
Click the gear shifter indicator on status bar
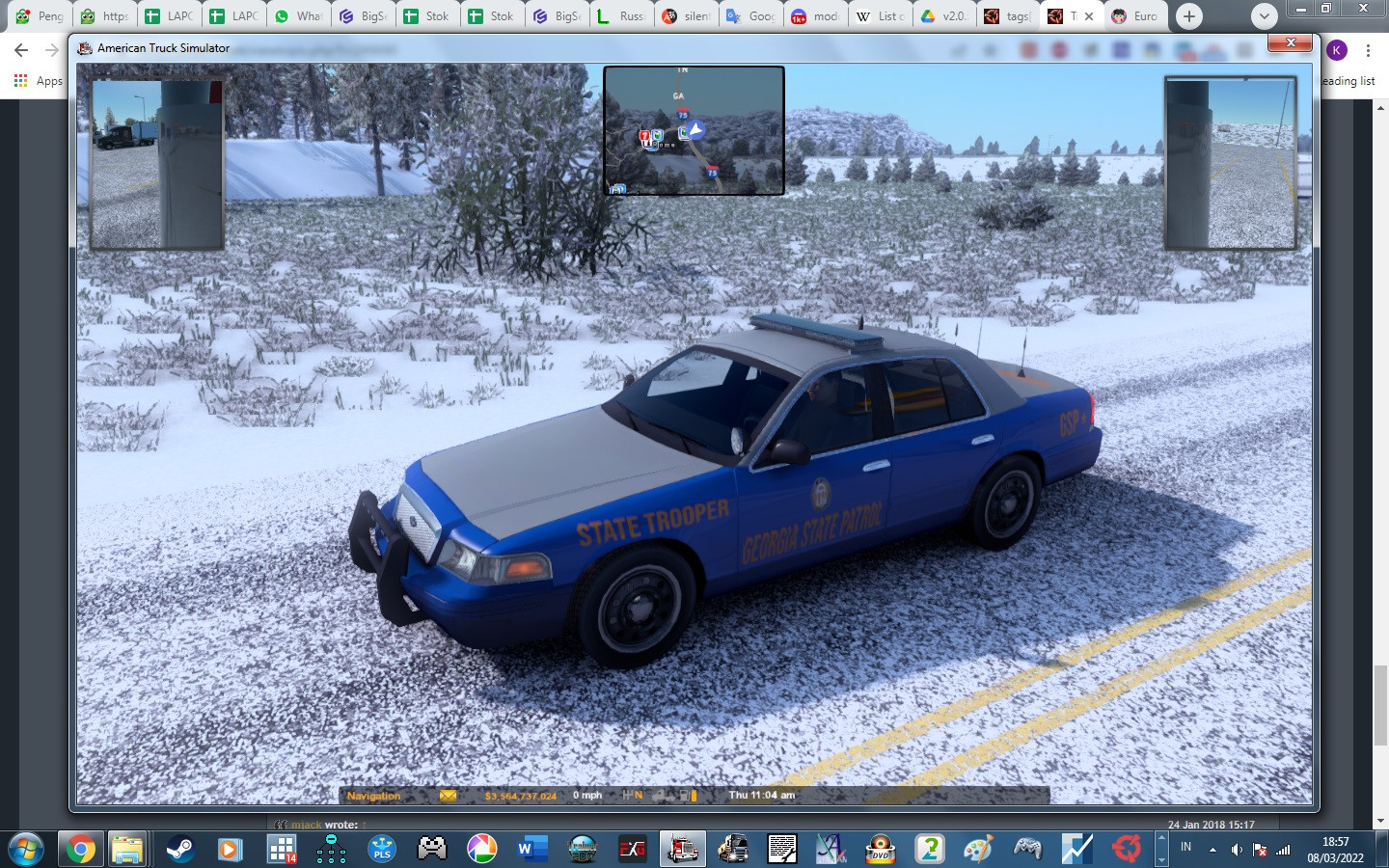pyautogui.click(x=631, y=795)
